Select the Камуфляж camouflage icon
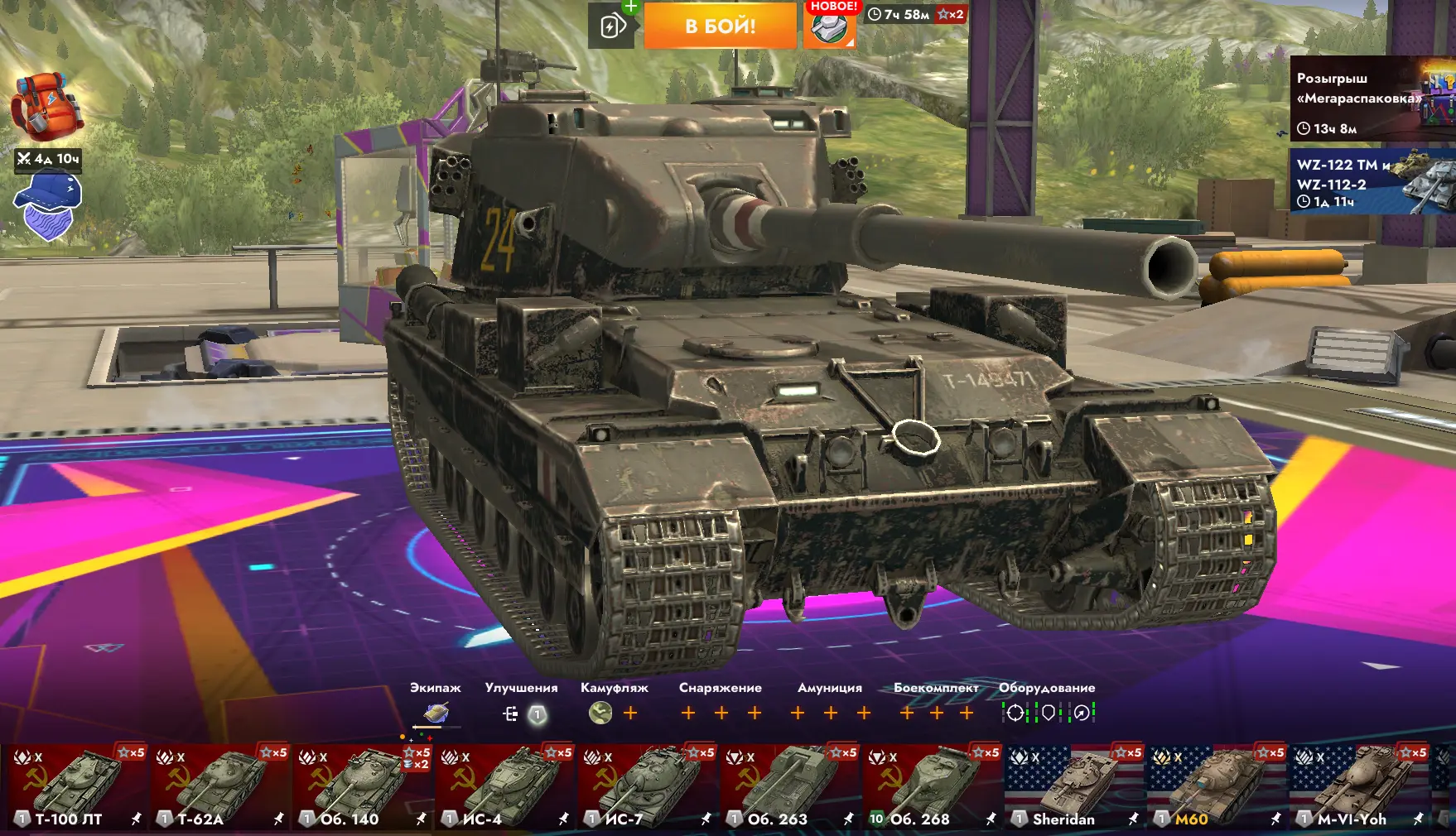This screenshot has height=836, width=1456. [x=600, y=713]
